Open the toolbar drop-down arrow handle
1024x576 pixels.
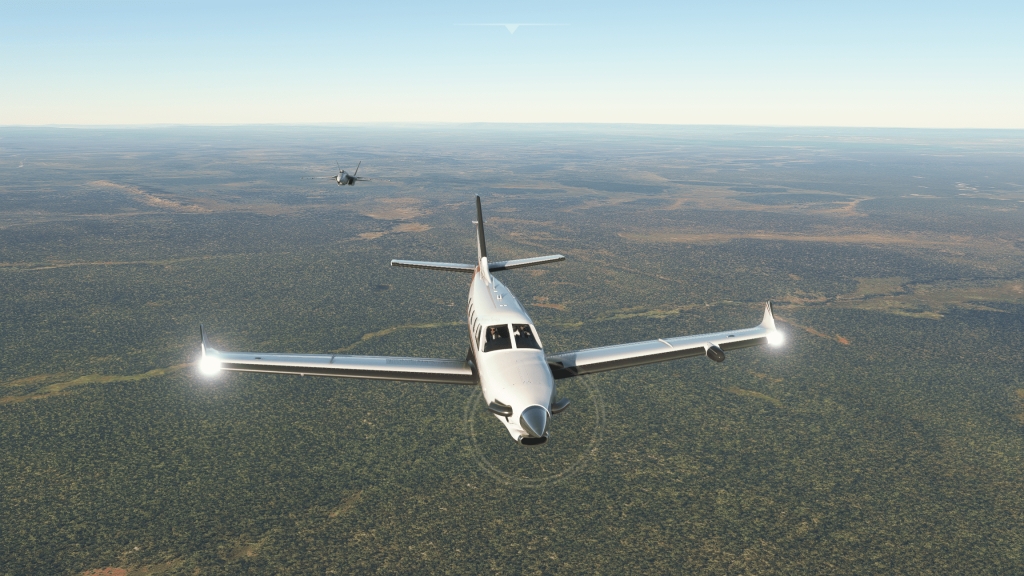point(512,27)
